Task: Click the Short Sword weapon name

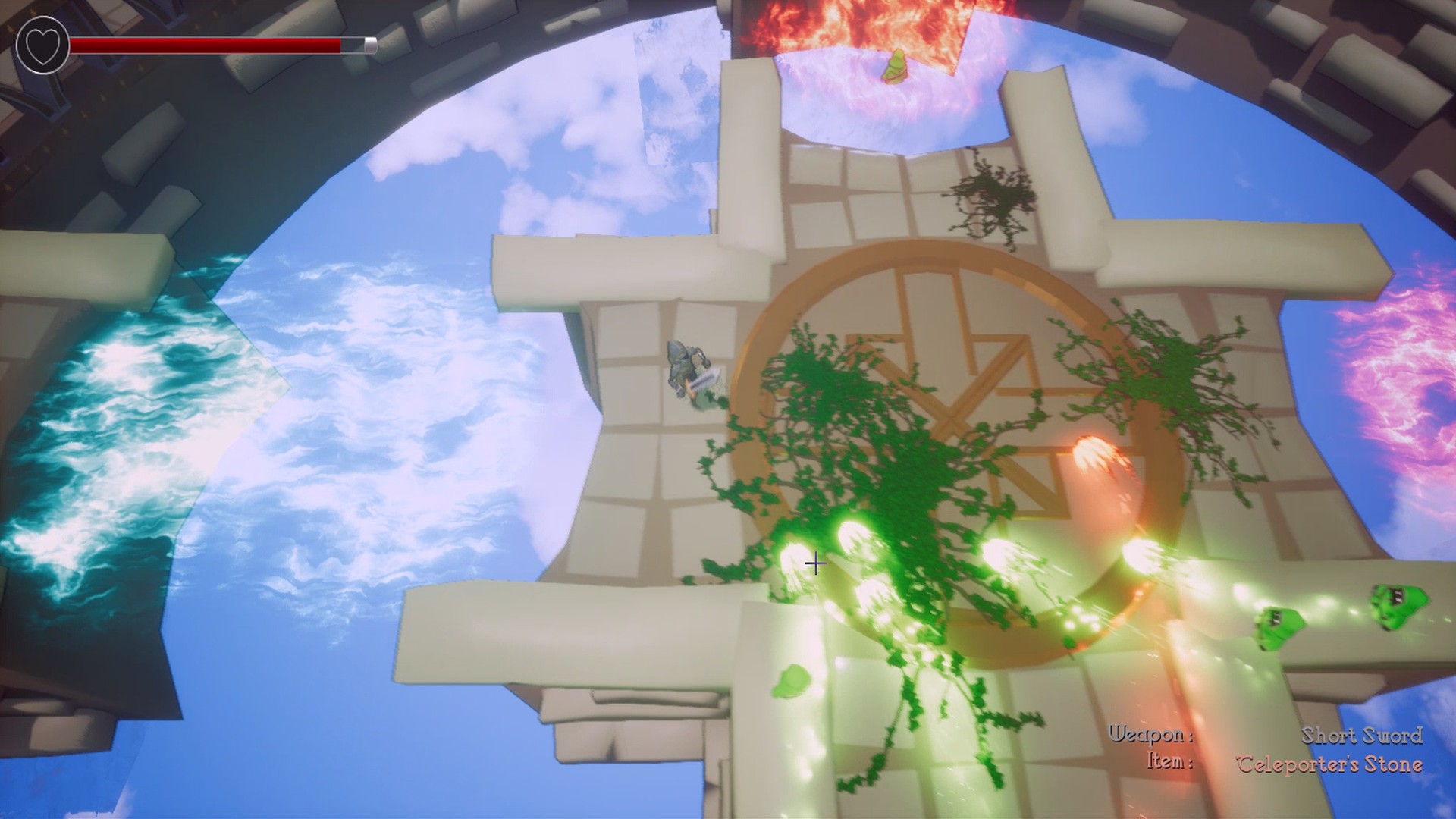Action: 1365,735
